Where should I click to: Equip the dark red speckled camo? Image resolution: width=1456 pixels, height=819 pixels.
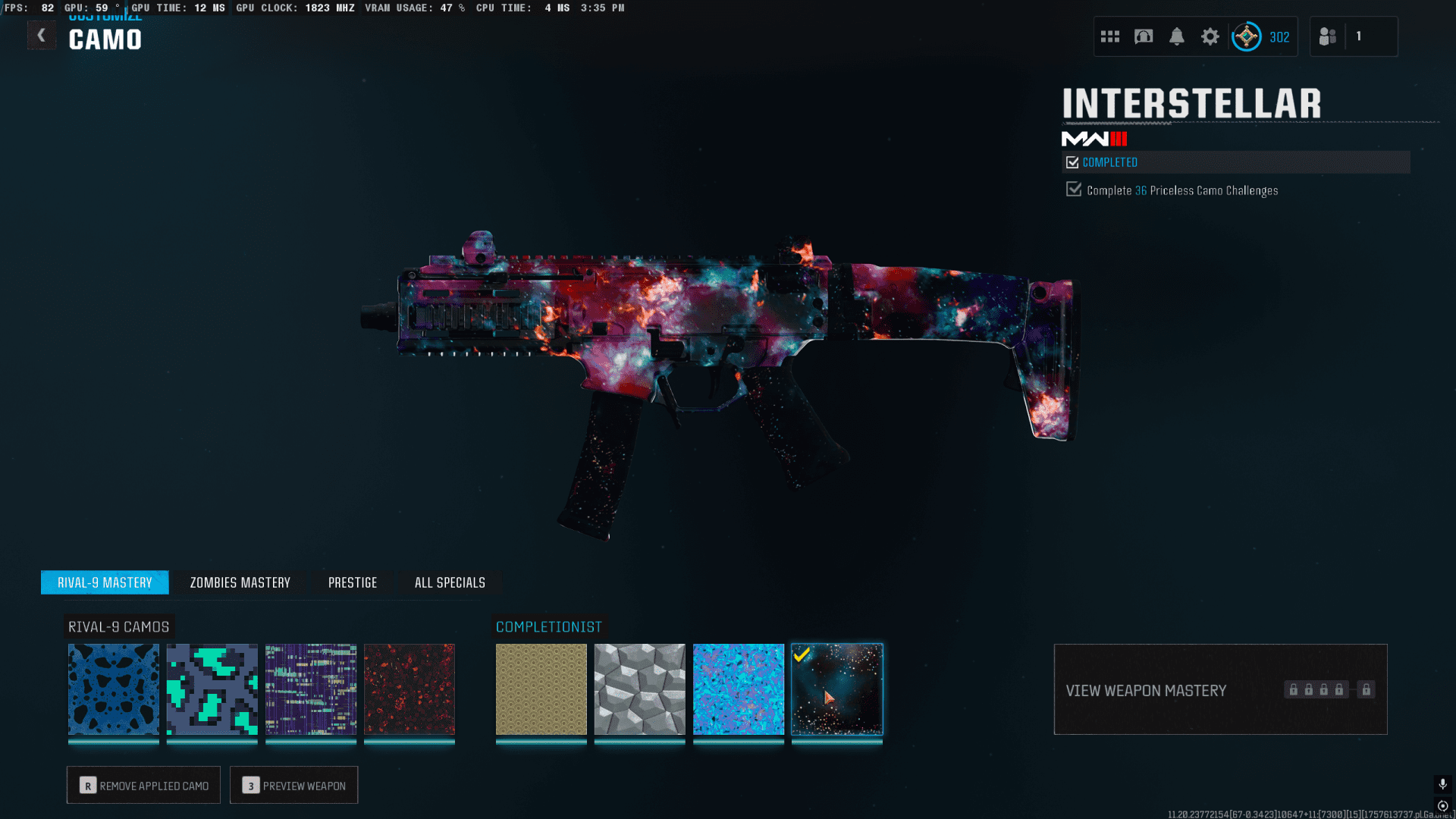tap(409, 689)
